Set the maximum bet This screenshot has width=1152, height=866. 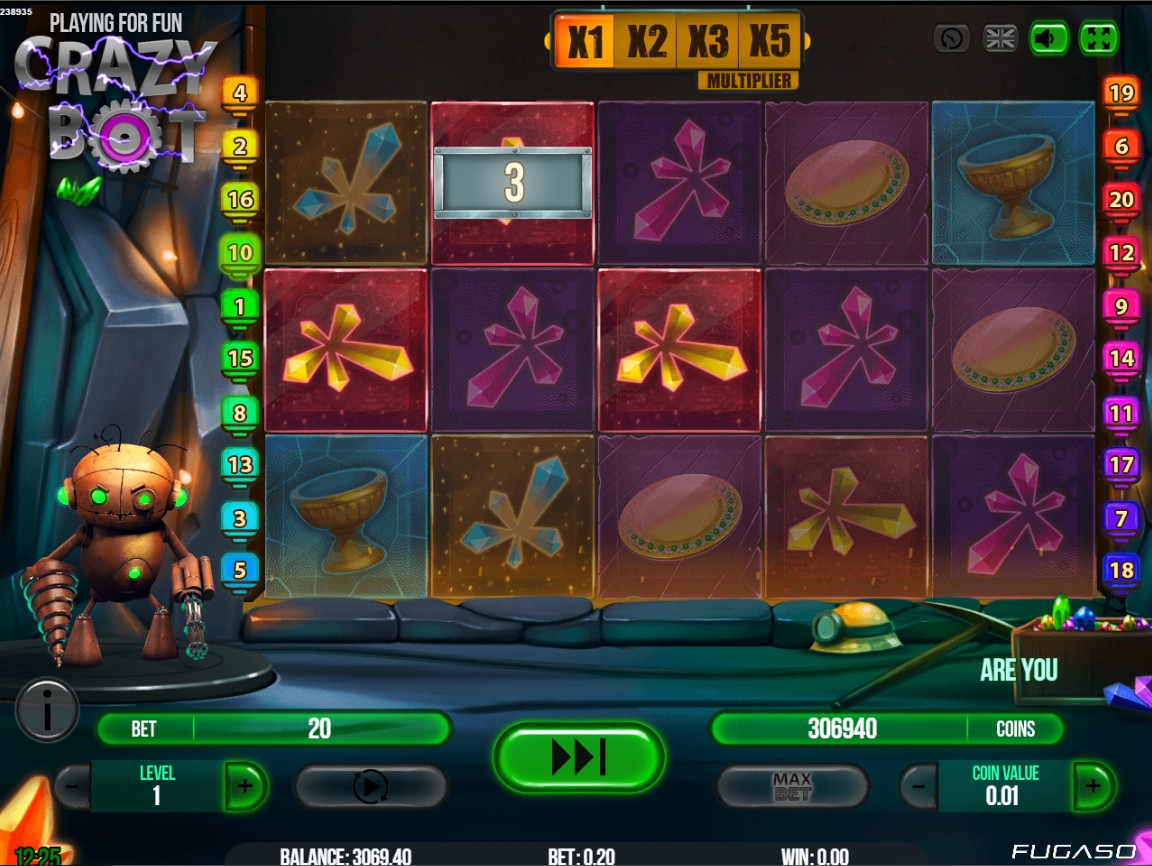(x=792, y=787)
